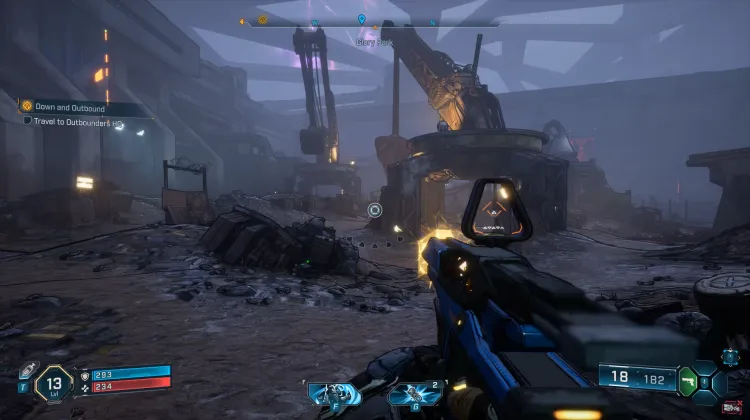Select the orange quest marker on the compass
This screenshot has height=420, width=750.
(263, 19)
